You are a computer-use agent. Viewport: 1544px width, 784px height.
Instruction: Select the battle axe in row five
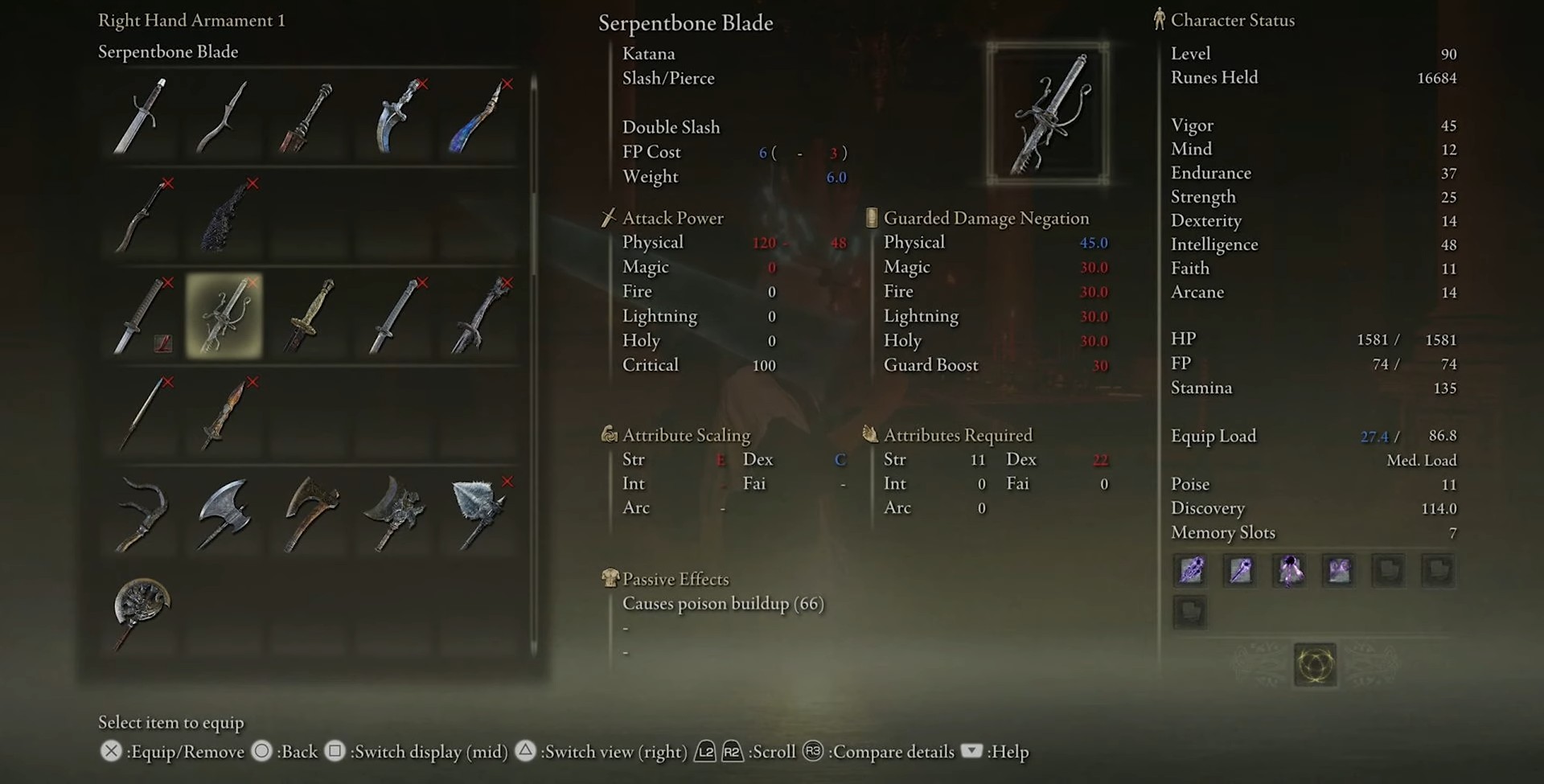point(225,515)
